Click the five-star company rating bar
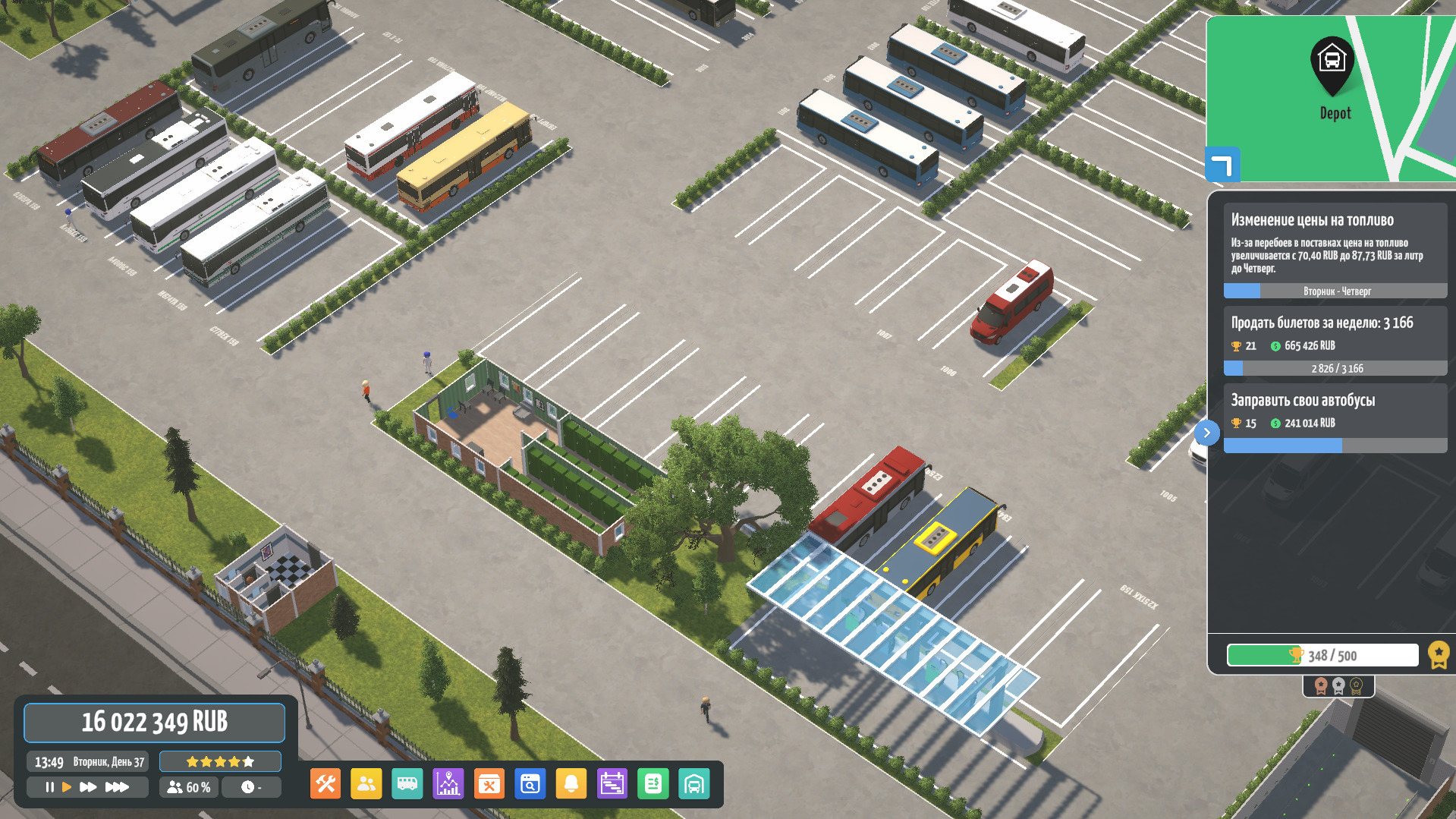The height and width of the screenshot is (819, 1456). coord(220,761)
